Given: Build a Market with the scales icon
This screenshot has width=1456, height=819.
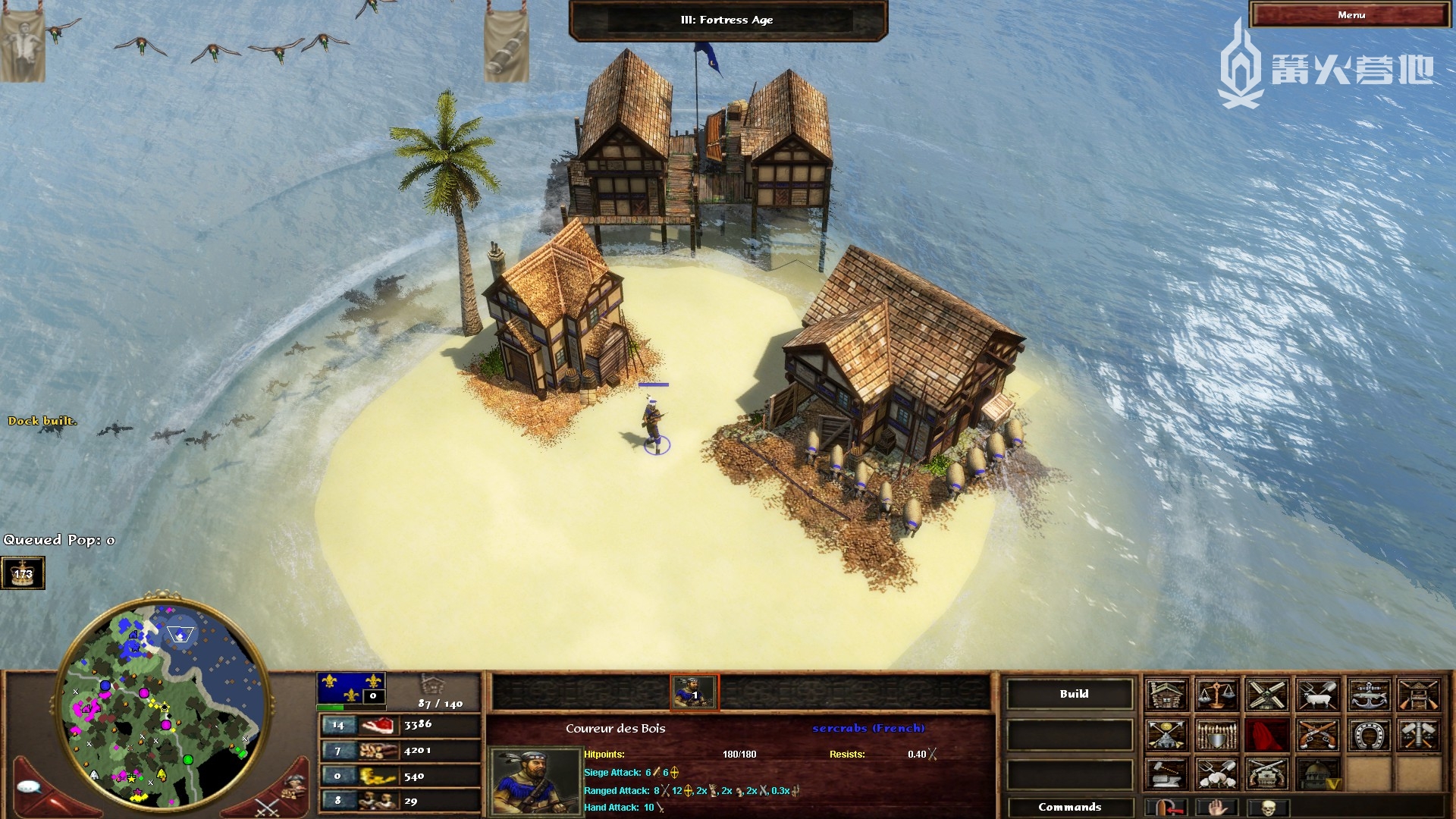Looking at the screenshot, I should tap(1216, 695).
